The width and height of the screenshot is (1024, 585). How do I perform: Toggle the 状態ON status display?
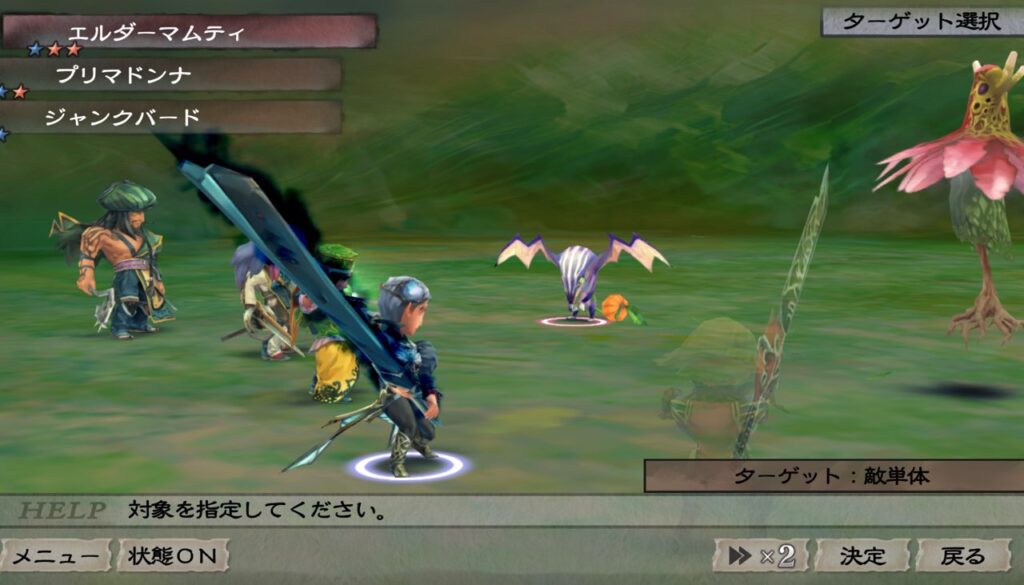pos(173,556)
